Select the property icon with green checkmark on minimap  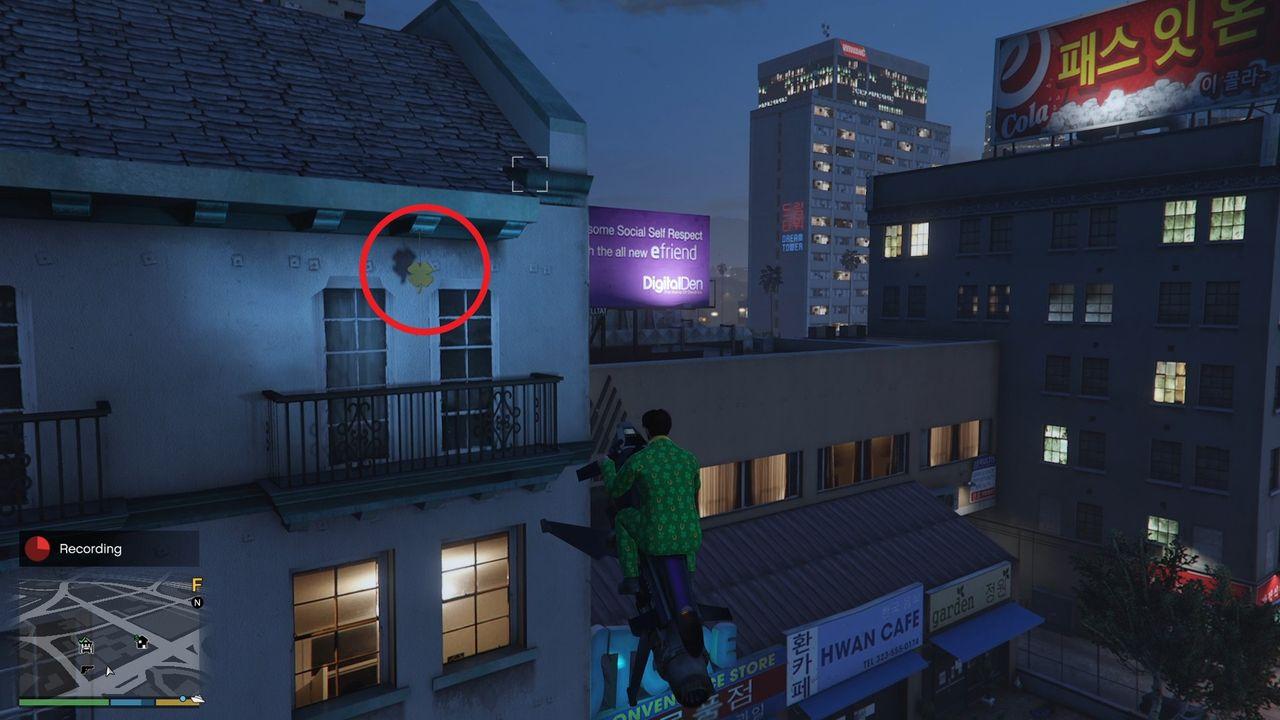[x=86, y=645]
